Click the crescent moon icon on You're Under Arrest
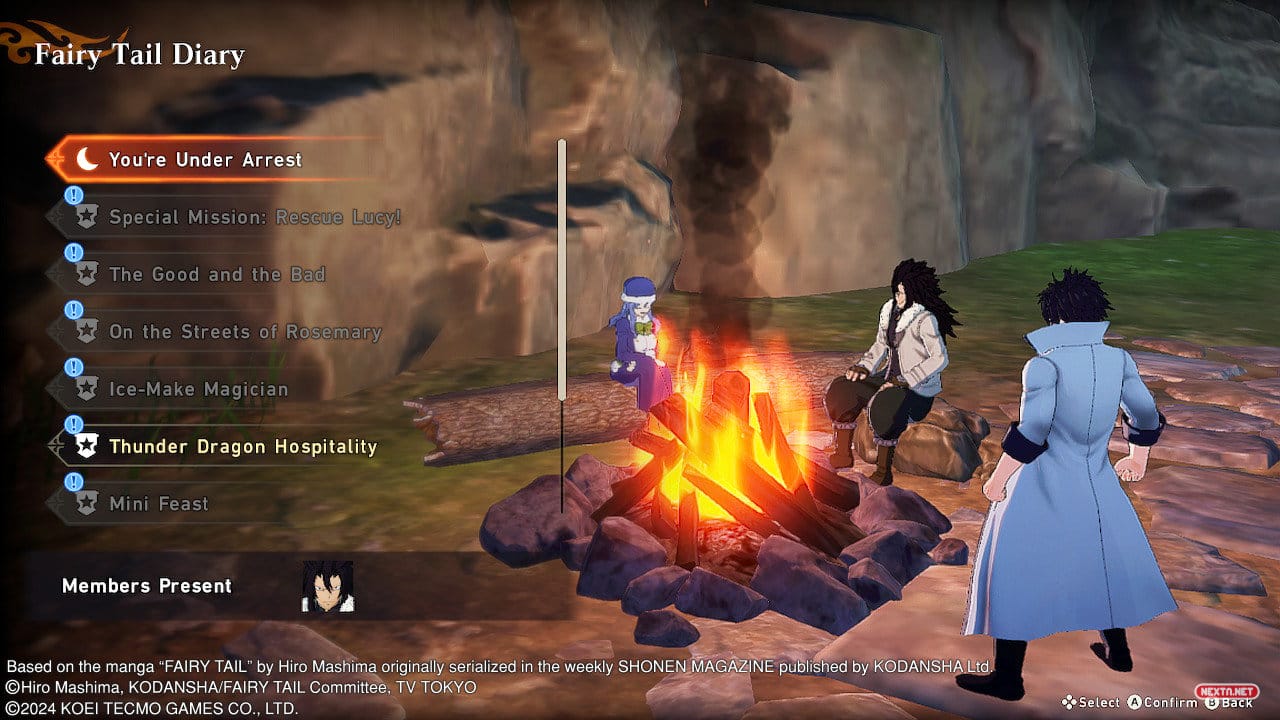This screenshot has width=1280, height=720. (87, 159)
